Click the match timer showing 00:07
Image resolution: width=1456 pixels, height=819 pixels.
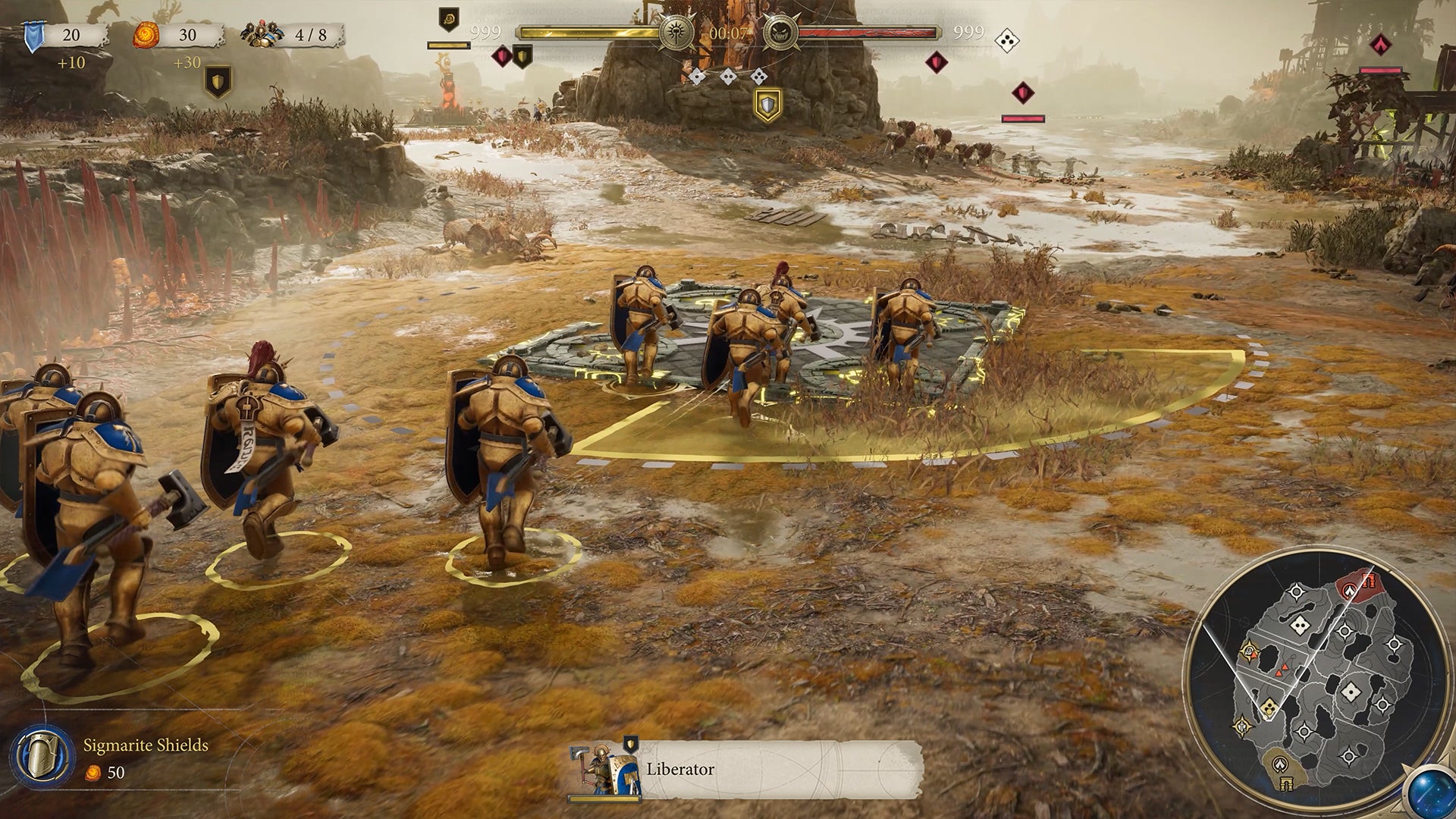click(728, 32)
